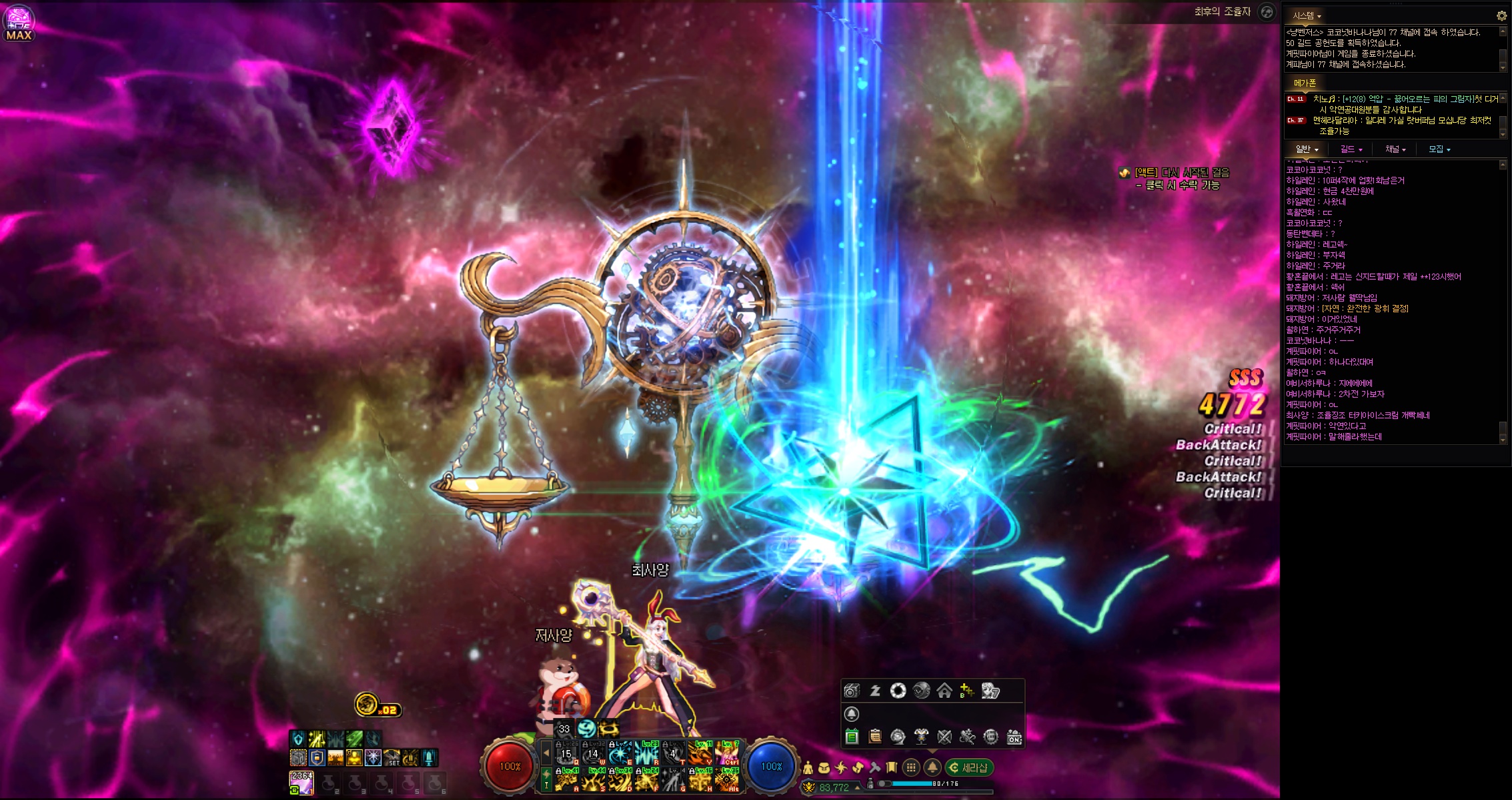1512x800 pixels.
Task: Click the gold bell notification button
Action: coord(932,768)
